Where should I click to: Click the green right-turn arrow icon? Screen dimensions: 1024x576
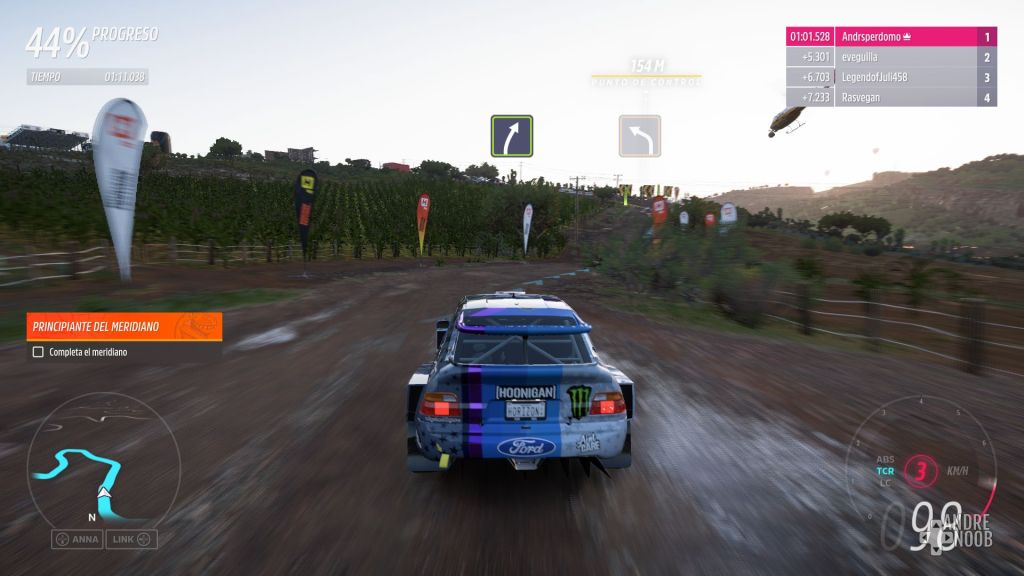(511, 136)
